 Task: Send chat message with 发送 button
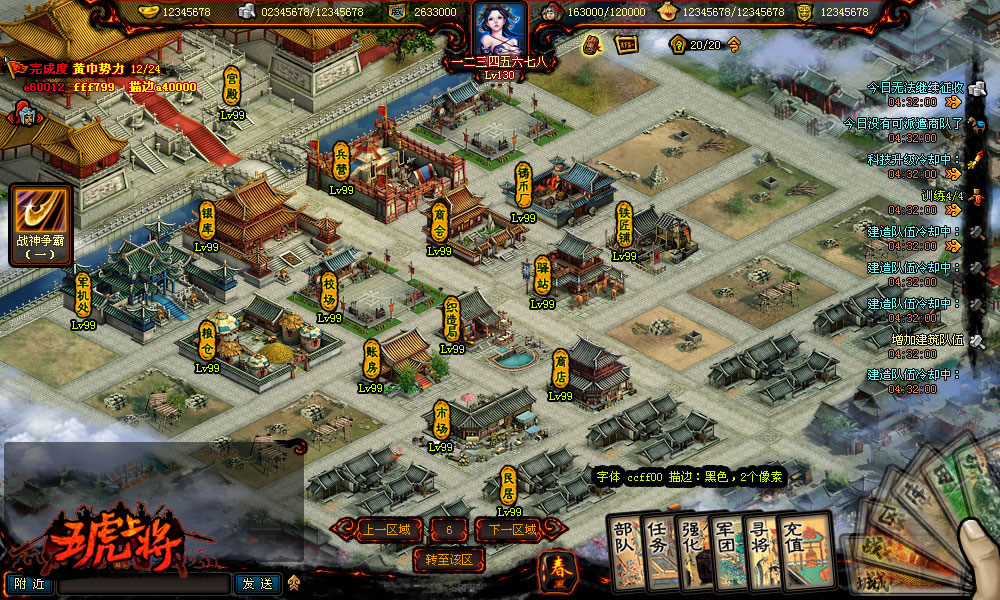pos(257,583)
